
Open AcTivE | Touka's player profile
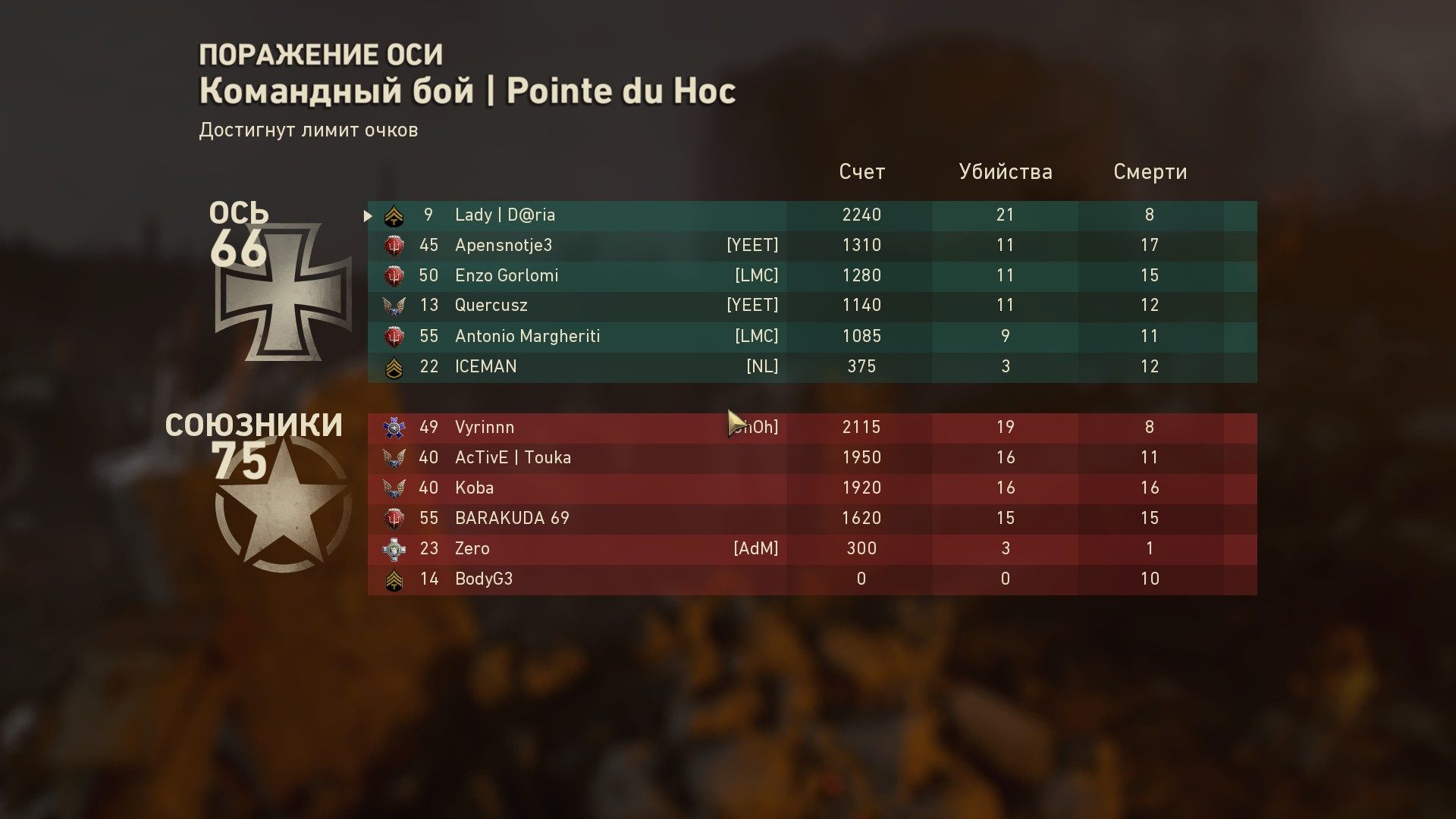point(511,457)
